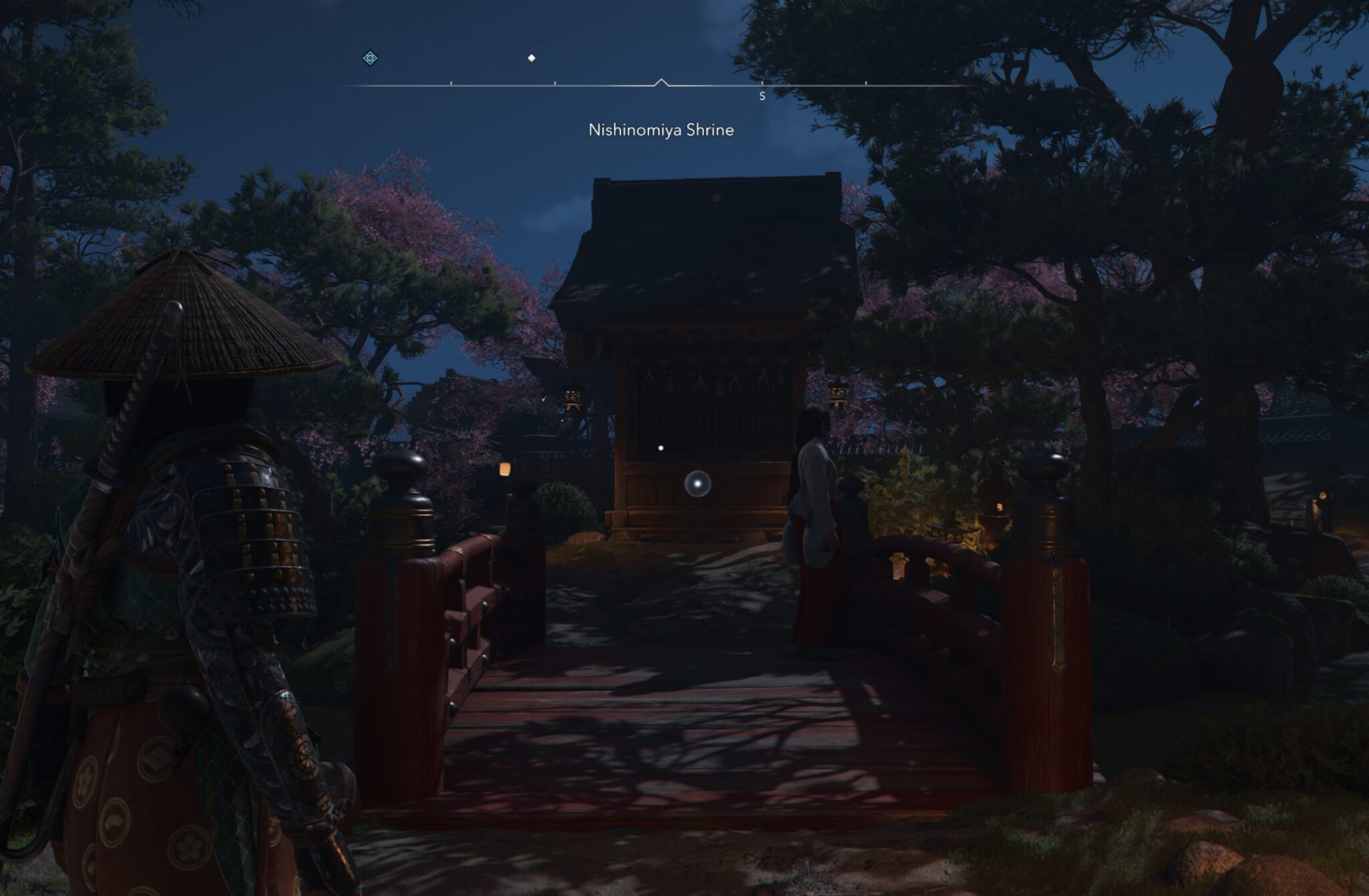Expand the compass tick left of the S marker
The height and width of the screenshot is (896, 1369).
555,83
